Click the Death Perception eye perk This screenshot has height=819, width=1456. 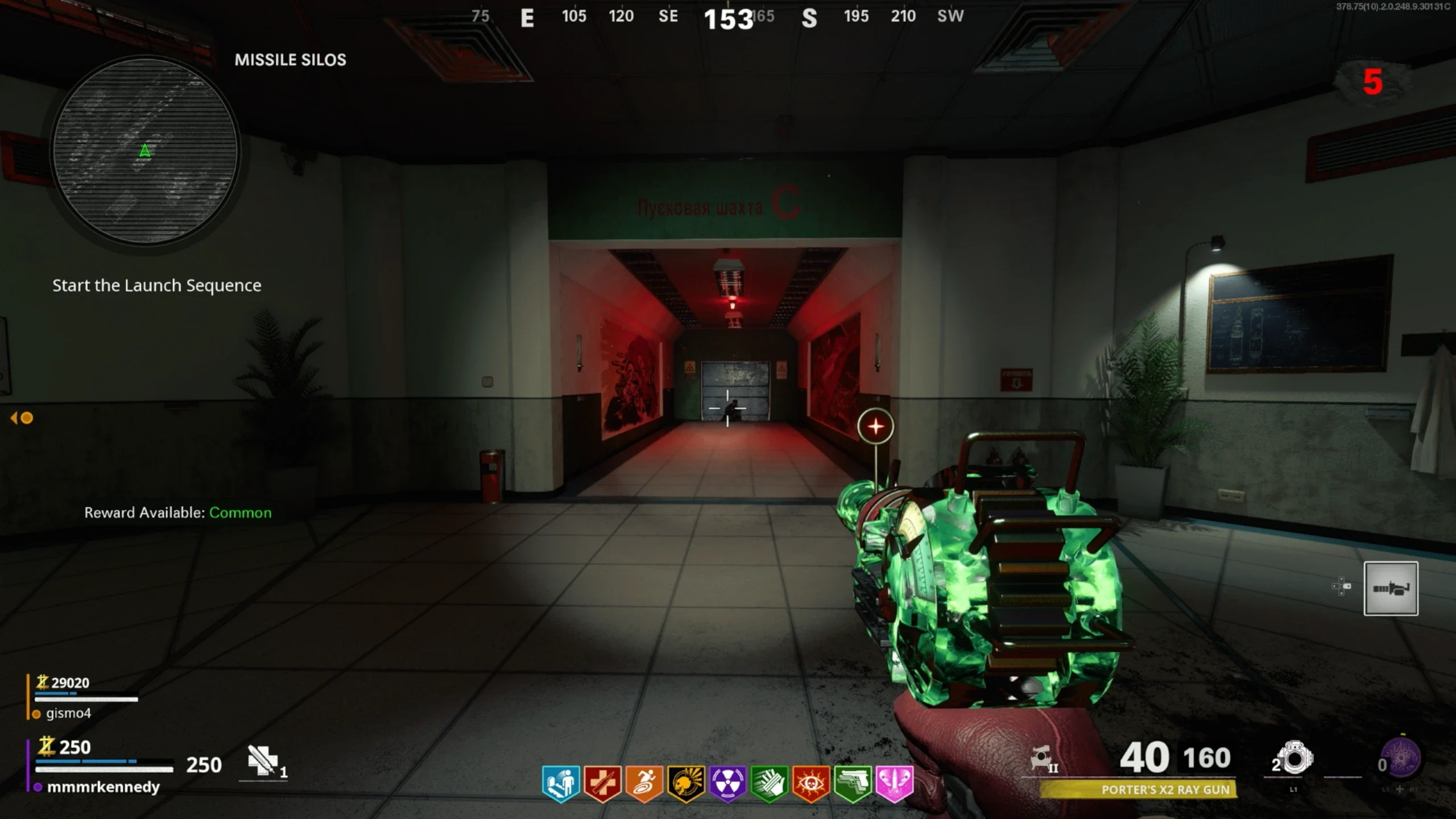tap(811, 783)
